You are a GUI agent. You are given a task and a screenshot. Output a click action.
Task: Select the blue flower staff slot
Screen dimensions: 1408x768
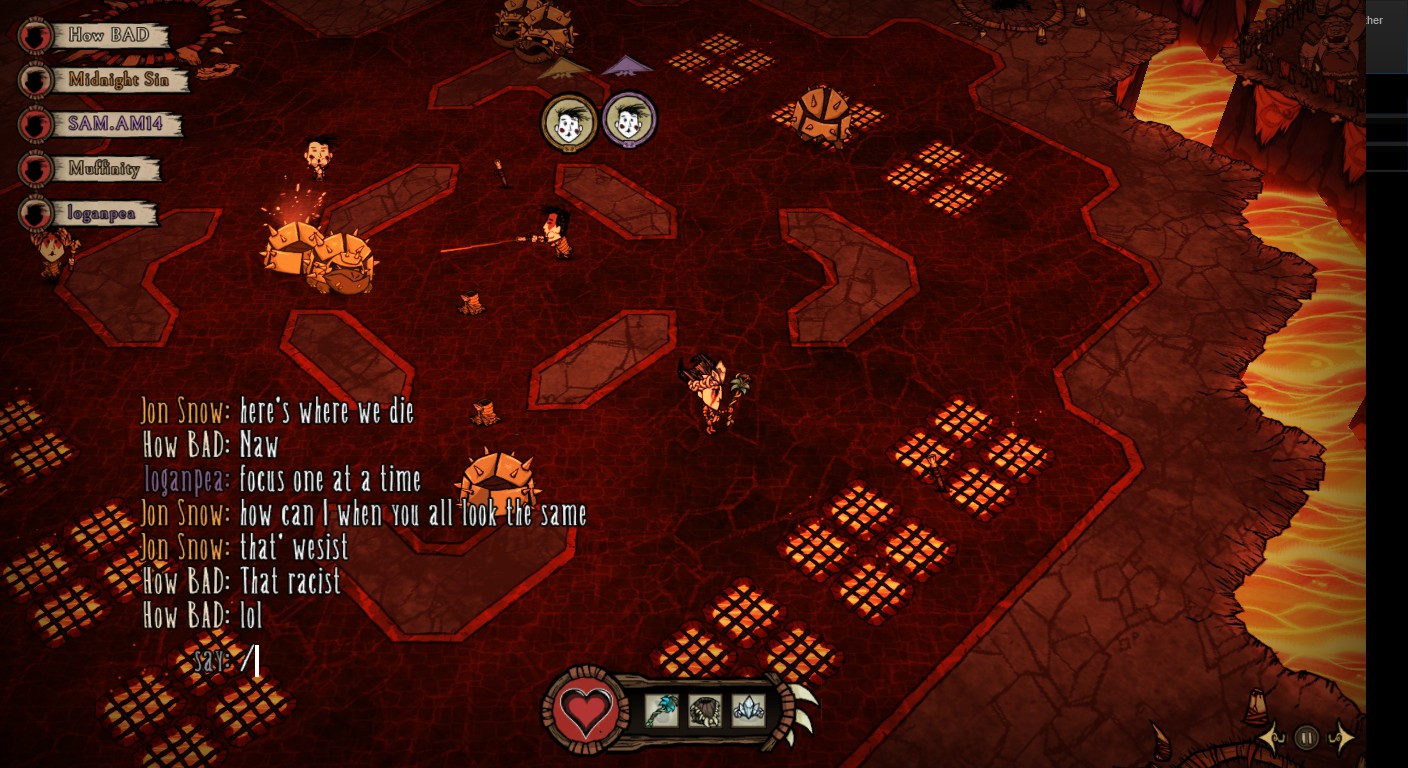point(661,710)
